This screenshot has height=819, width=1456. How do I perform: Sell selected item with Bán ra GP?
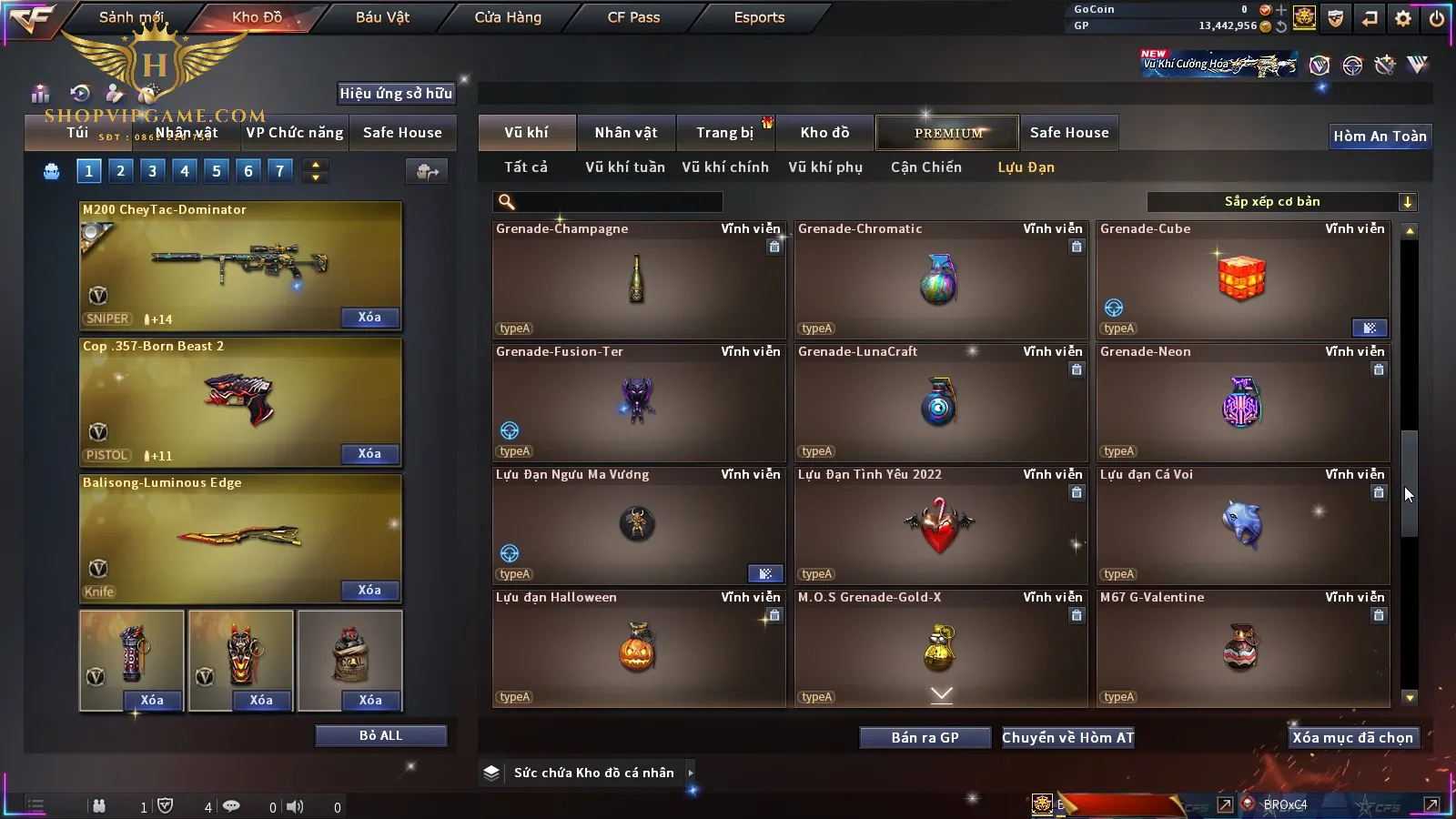pyautogui.click(x=925, y=738)
